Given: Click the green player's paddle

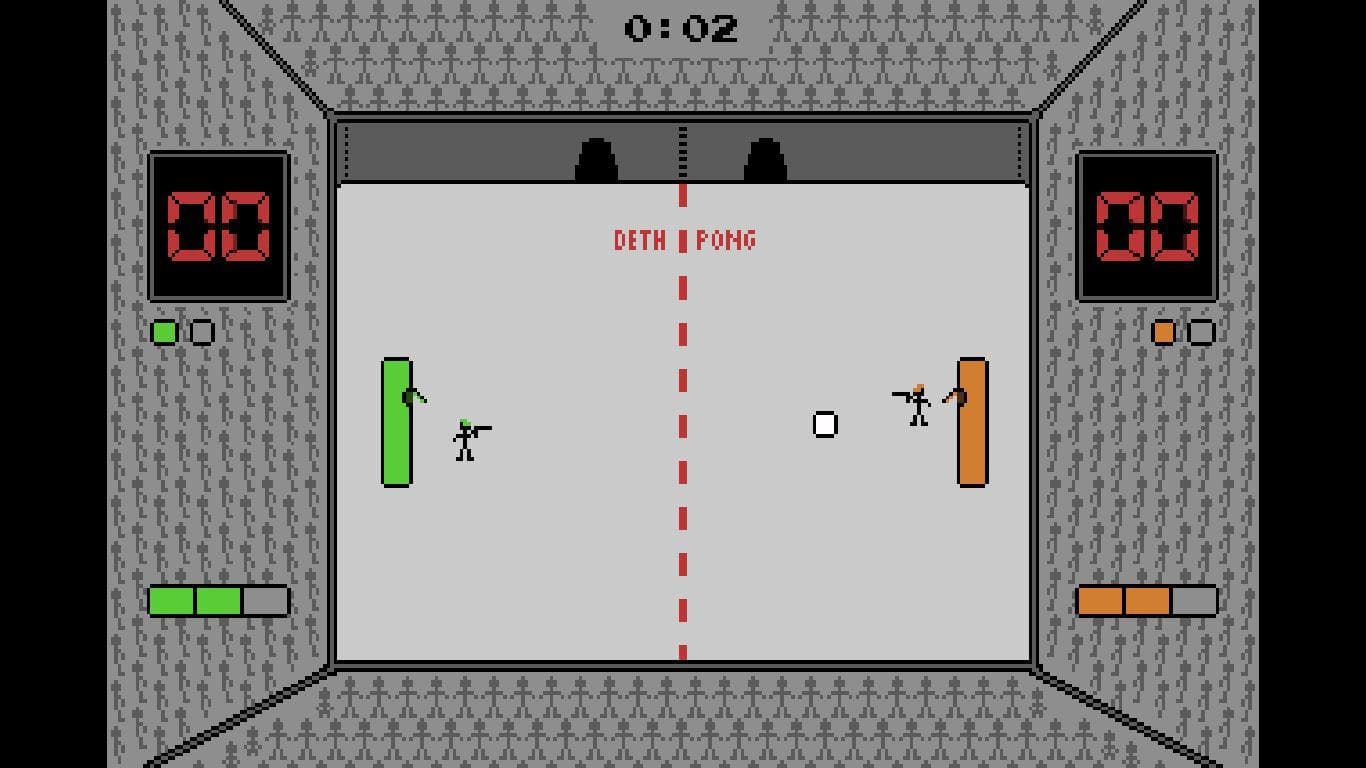Looking at the screenshot, I should coord(396,422).
